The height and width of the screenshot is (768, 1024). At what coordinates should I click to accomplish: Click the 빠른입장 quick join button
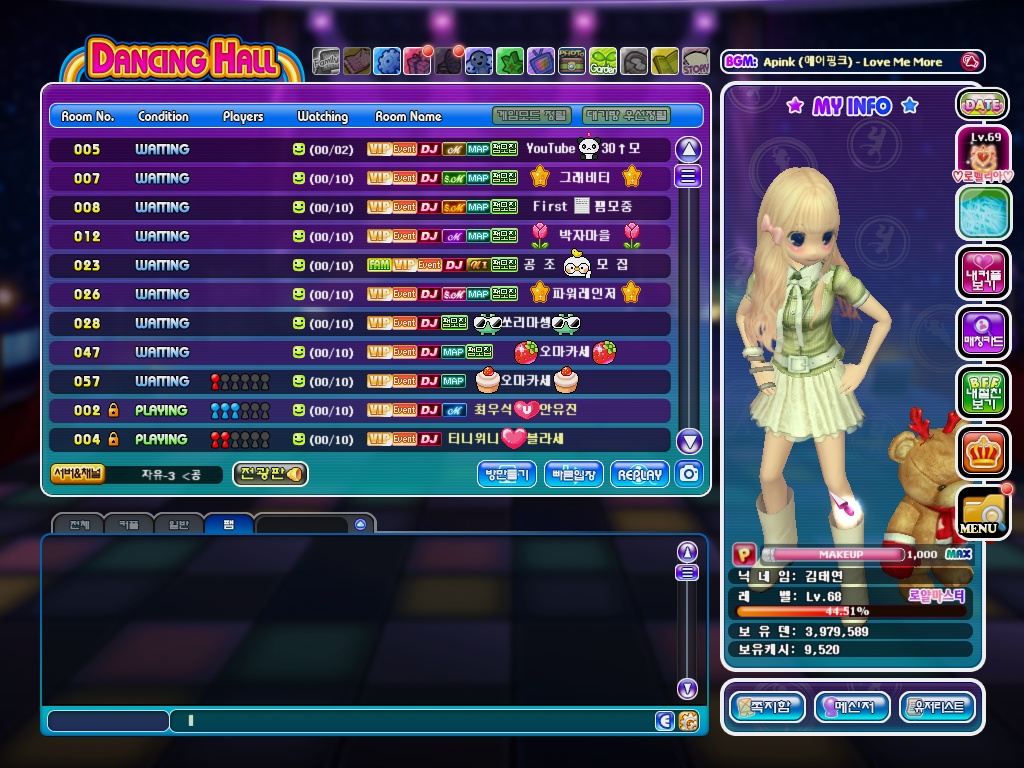click(x=574, y=475)
